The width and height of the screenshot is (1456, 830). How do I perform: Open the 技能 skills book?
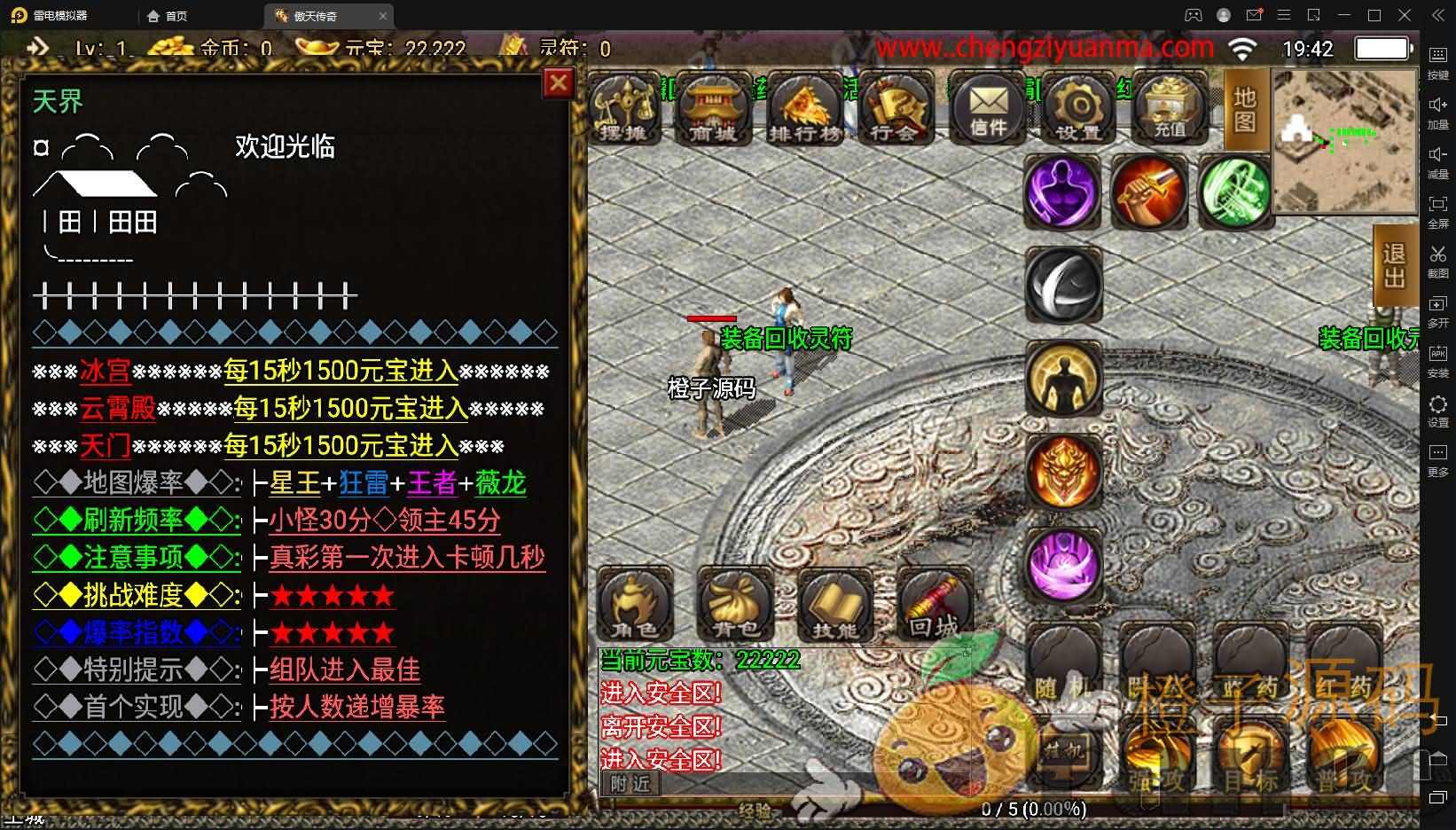pyautogui.click(x=836, y=605)
